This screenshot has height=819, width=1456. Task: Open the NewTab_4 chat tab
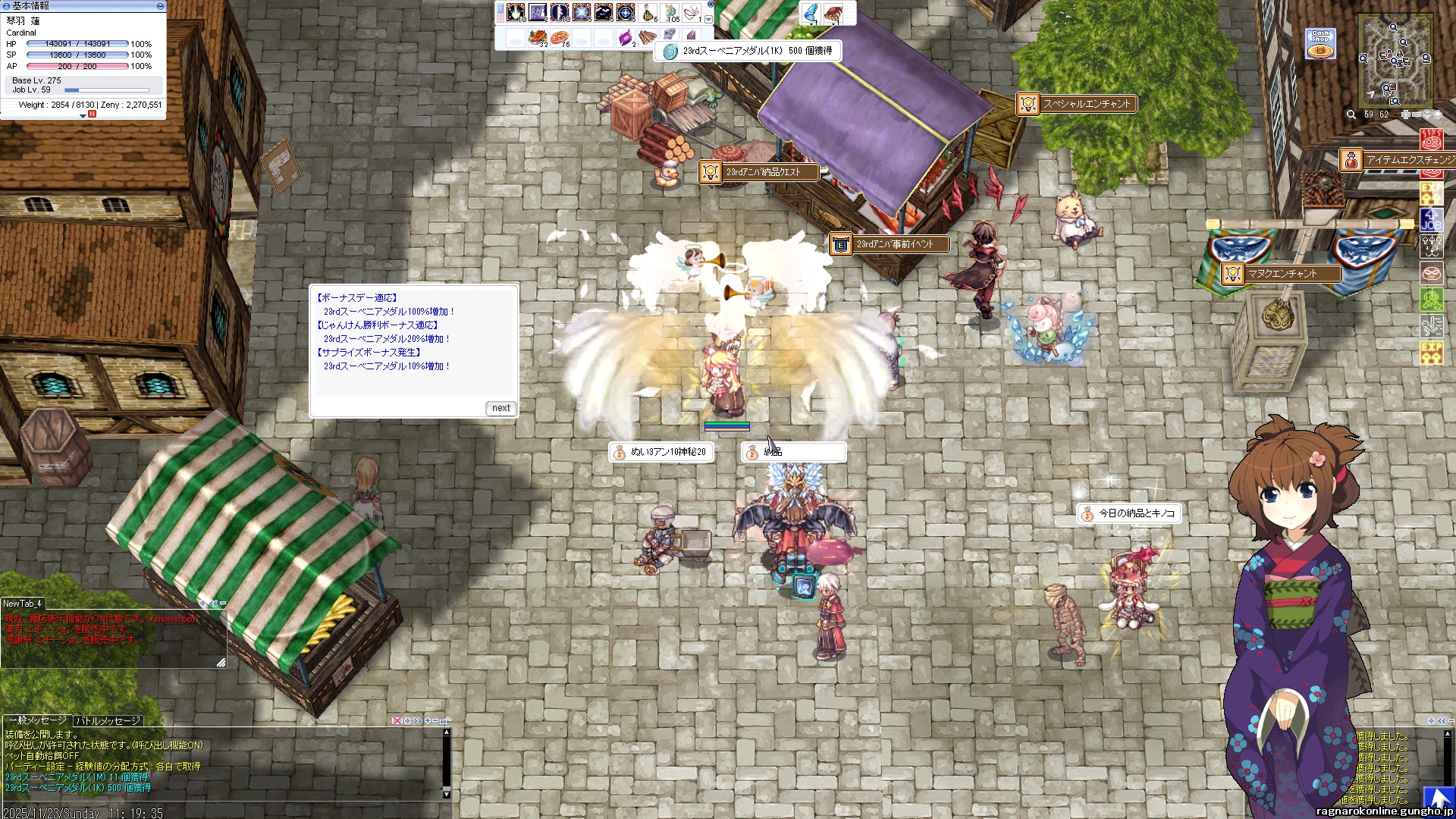pos(22,604)
